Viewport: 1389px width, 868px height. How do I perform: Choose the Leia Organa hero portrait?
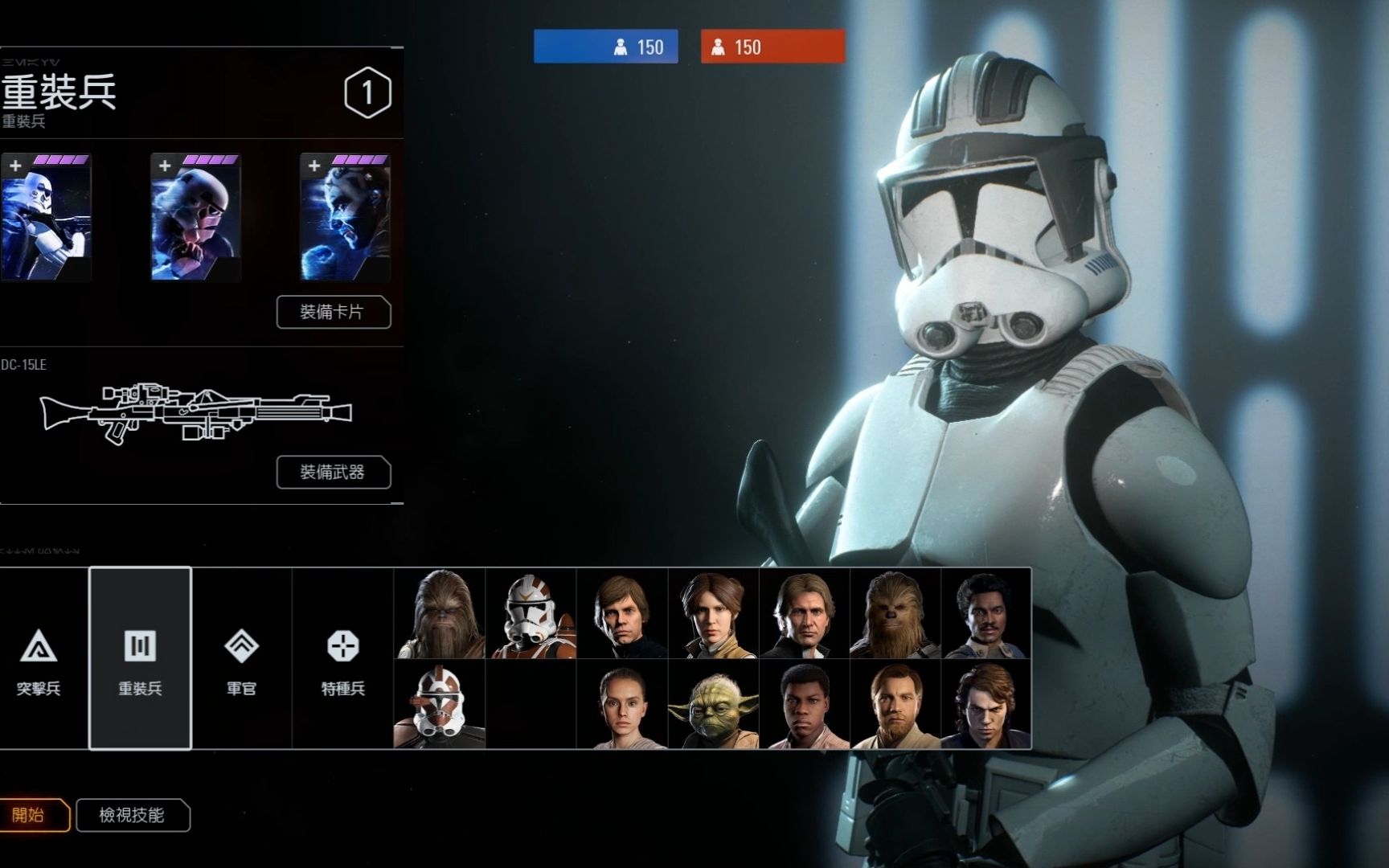point(713,613)
